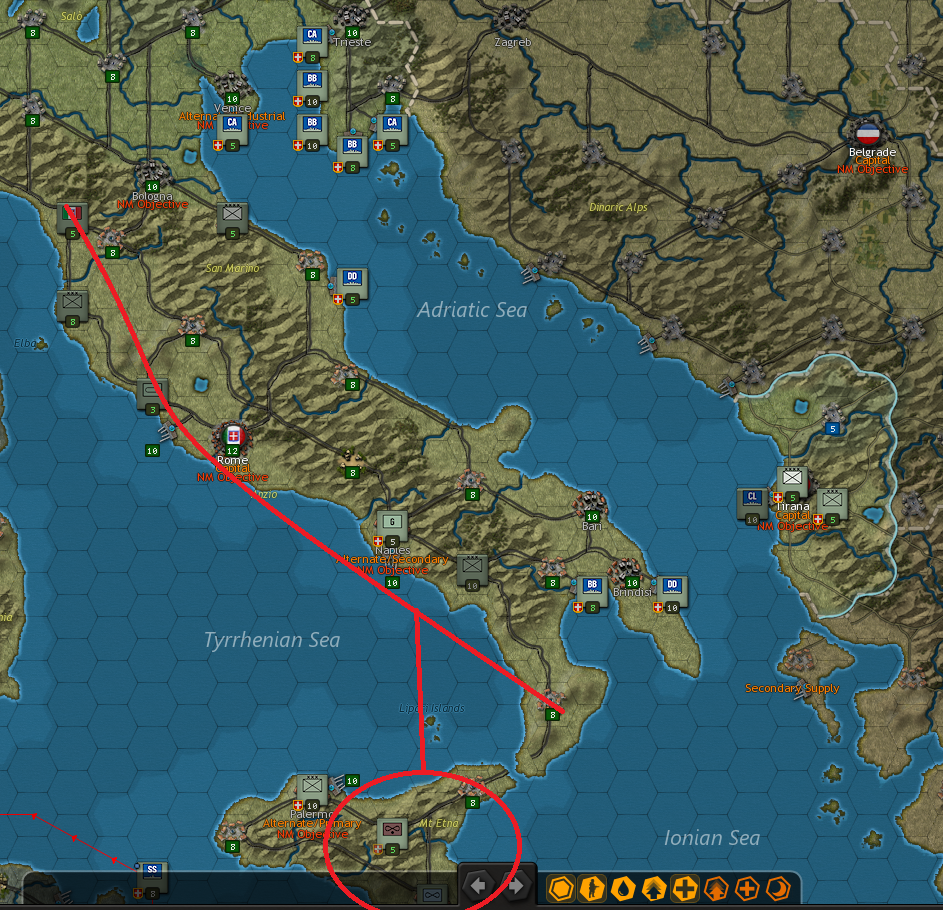Select the CA cruiser near Trieste
Screen dimensions: 943x910
point(312,38)
